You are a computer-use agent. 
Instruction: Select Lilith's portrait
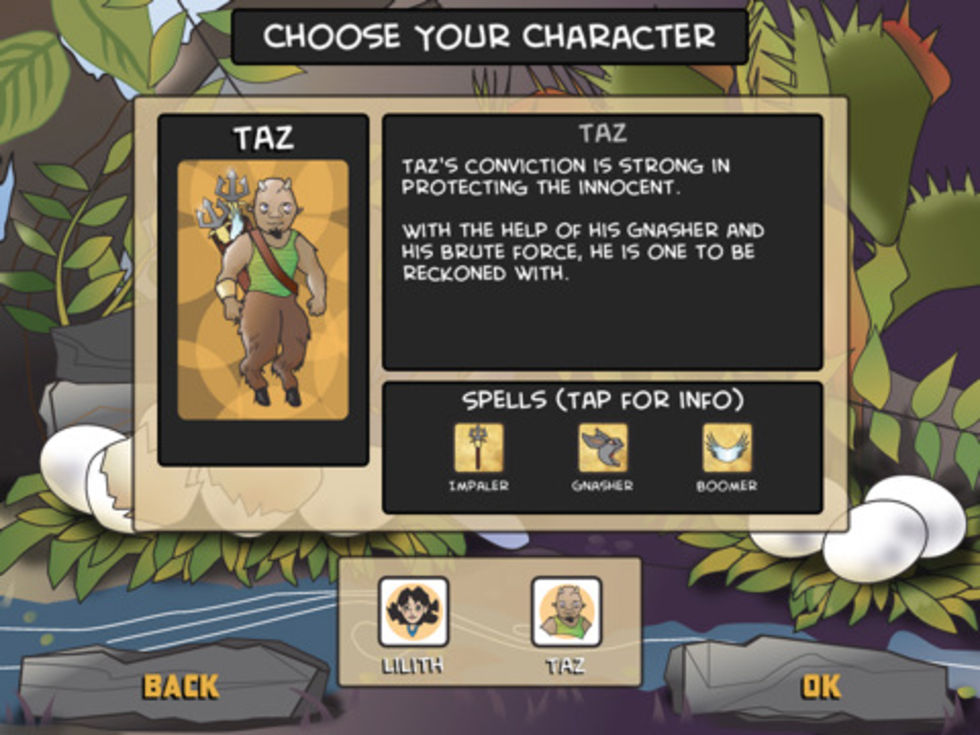(x=413, y=611)
